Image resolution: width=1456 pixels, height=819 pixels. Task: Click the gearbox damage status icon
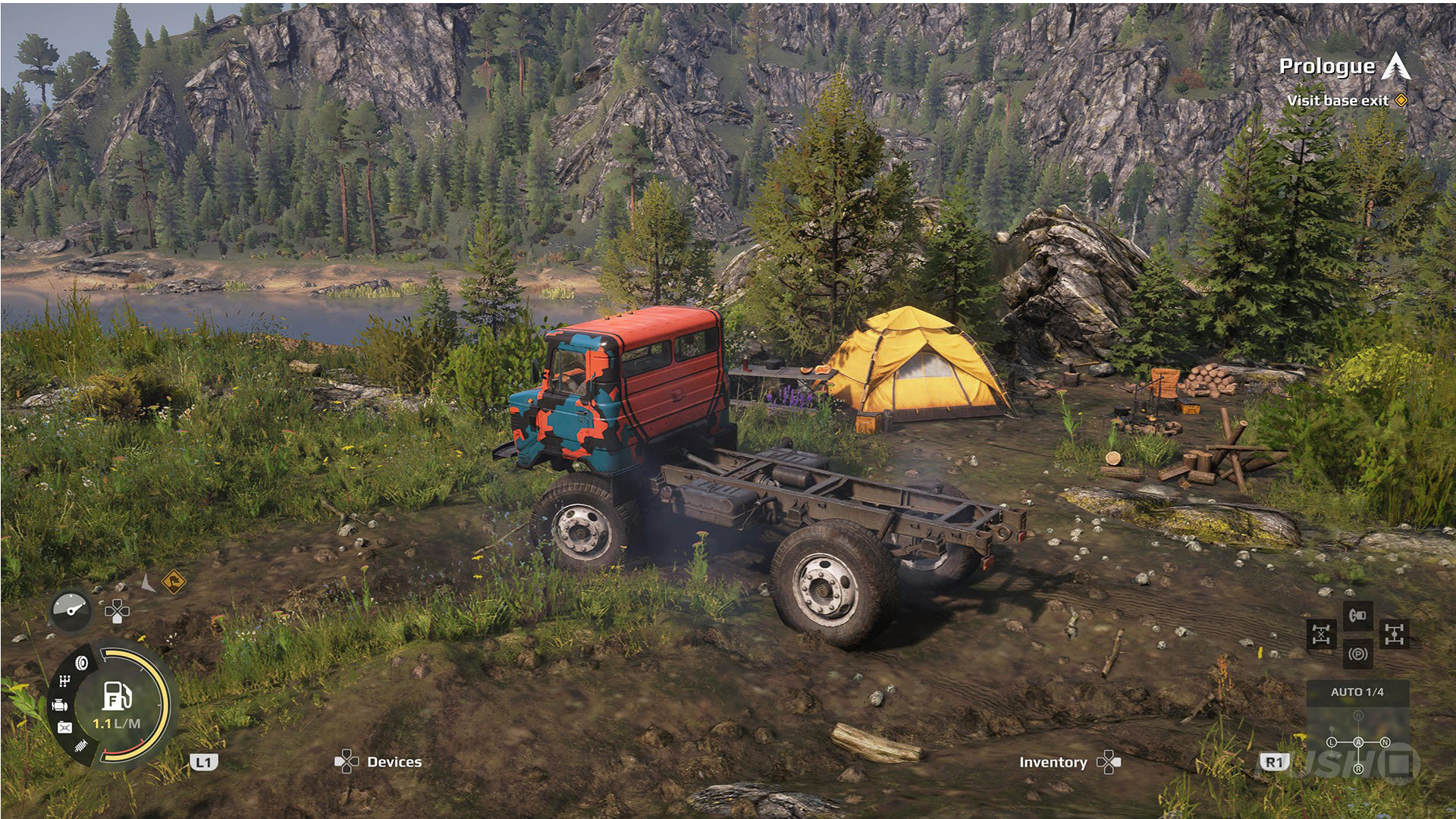pyautogui.click(x=66, y=681)
